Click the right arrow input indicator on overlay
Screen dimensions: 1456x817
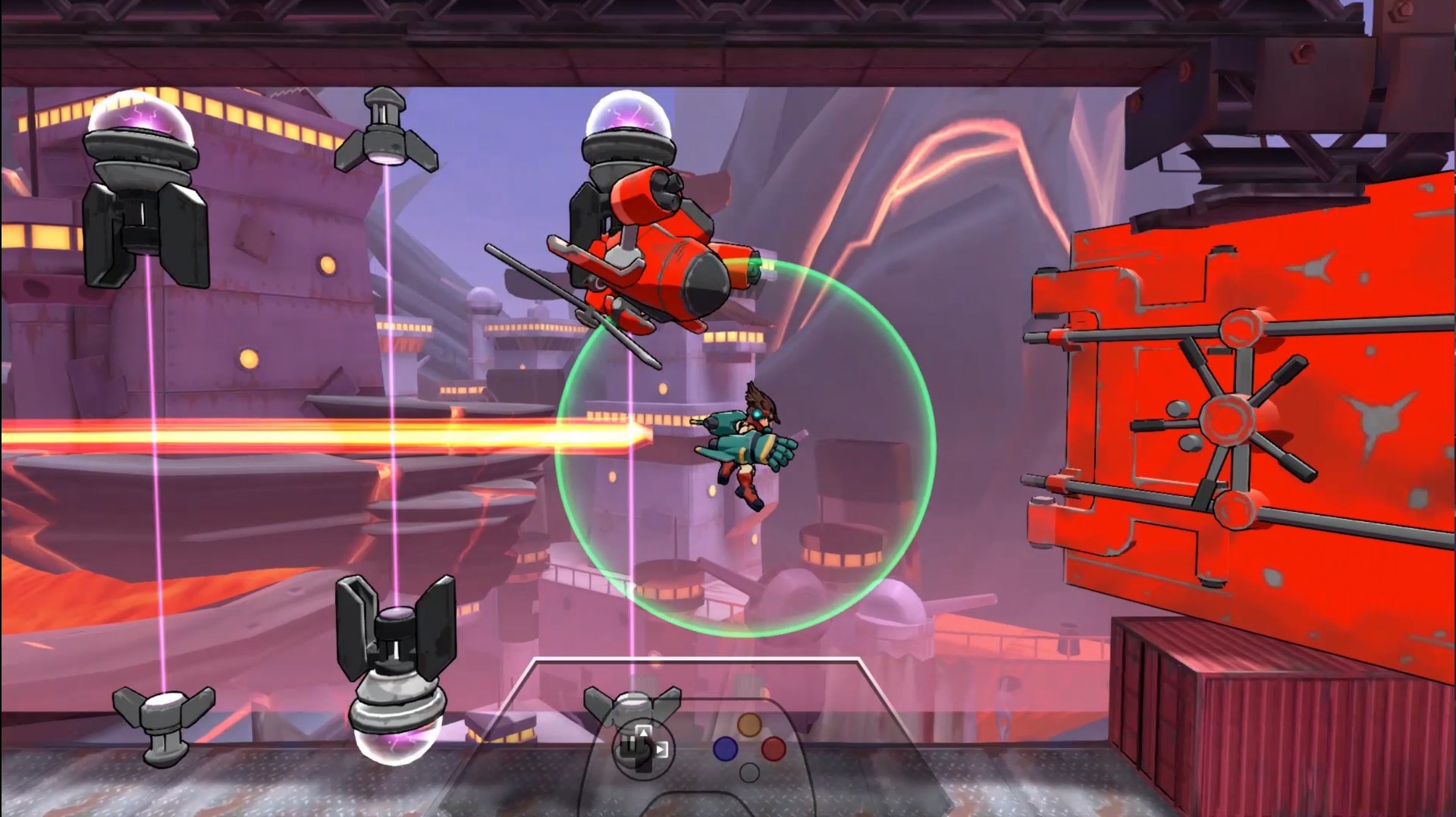coord(661,749)
